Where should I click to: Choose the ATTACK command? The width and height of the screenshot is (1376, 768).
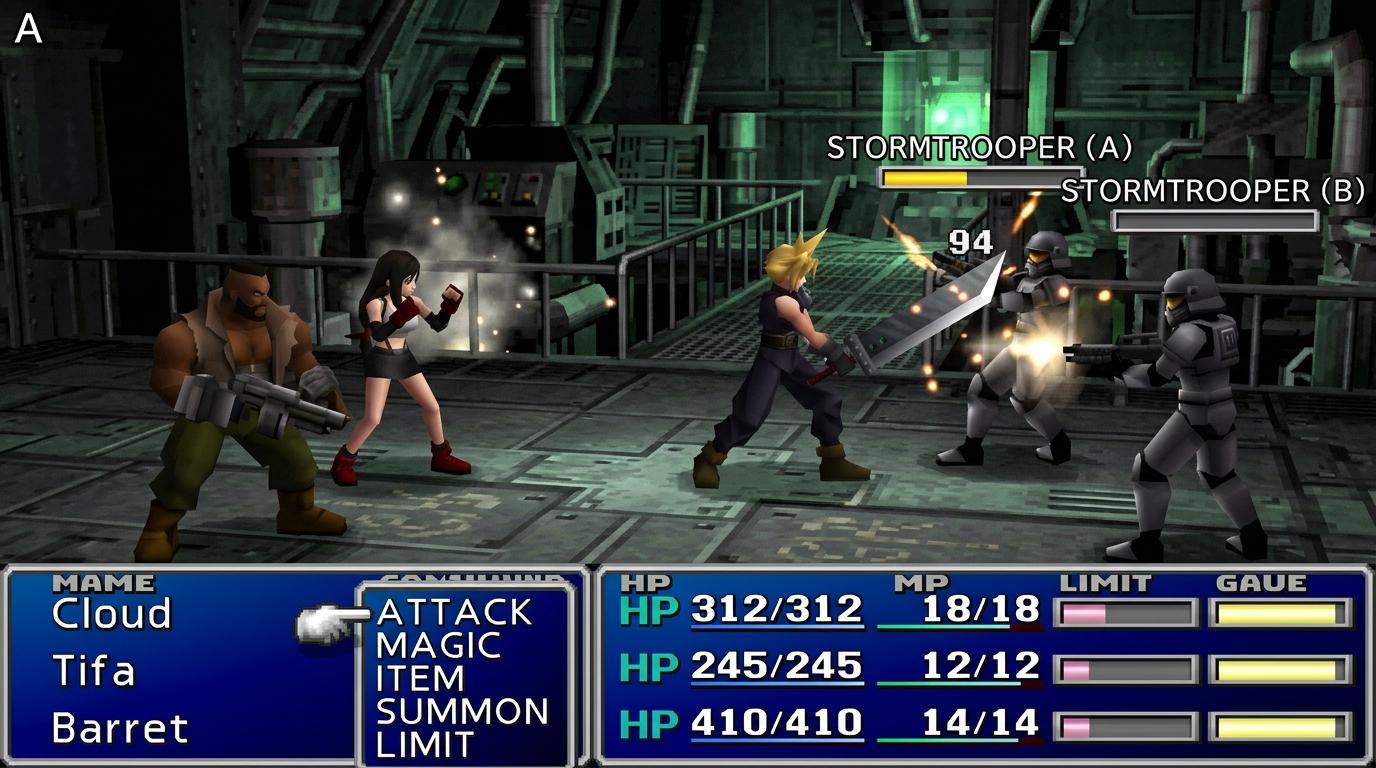(x=455, y=612)
